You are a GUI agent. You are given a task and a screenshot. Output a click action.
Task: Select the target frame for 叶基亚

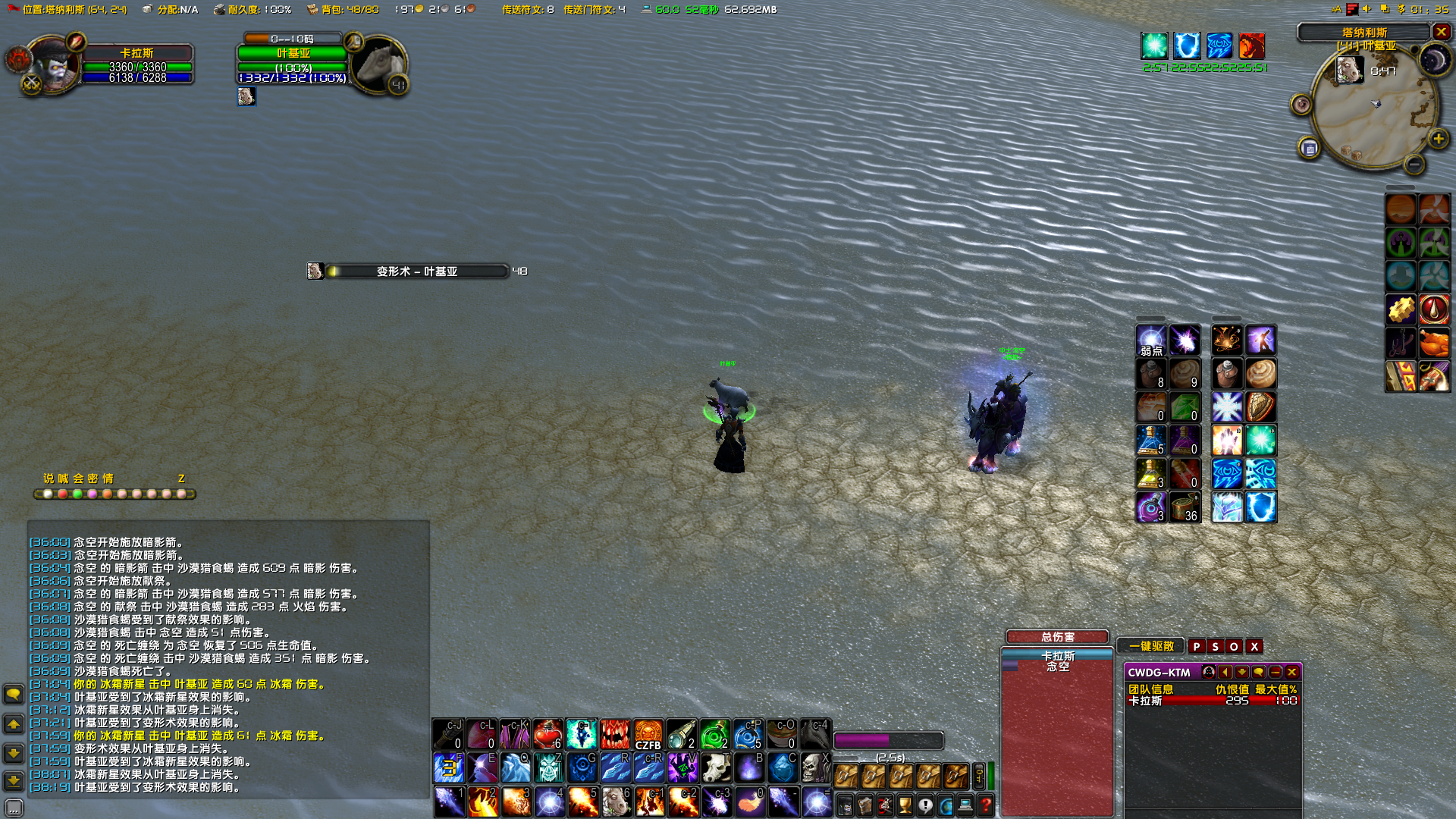point(293,54)
